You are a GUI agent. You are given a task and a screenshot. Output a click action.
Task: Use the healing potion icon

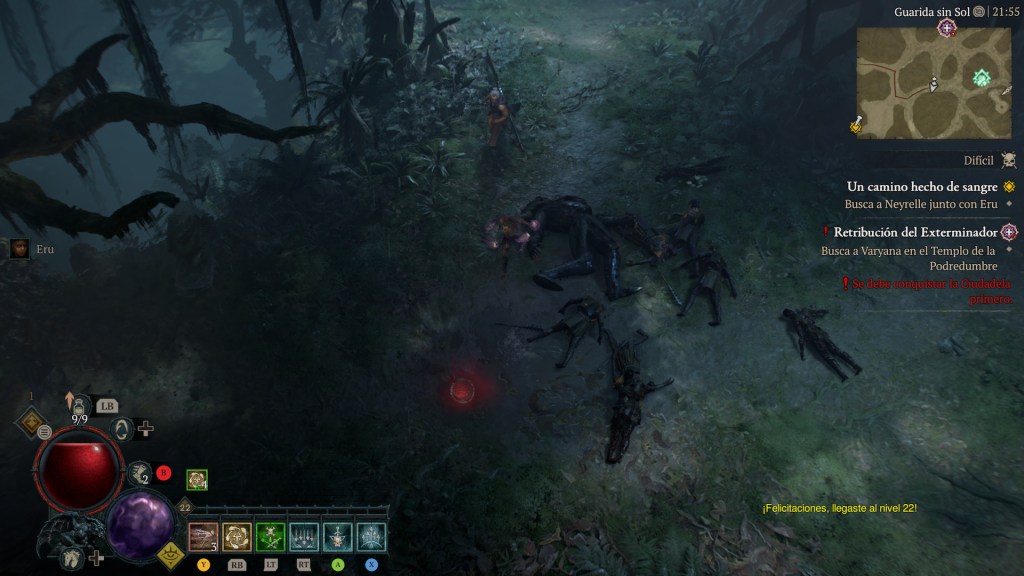tap(78, 404)
